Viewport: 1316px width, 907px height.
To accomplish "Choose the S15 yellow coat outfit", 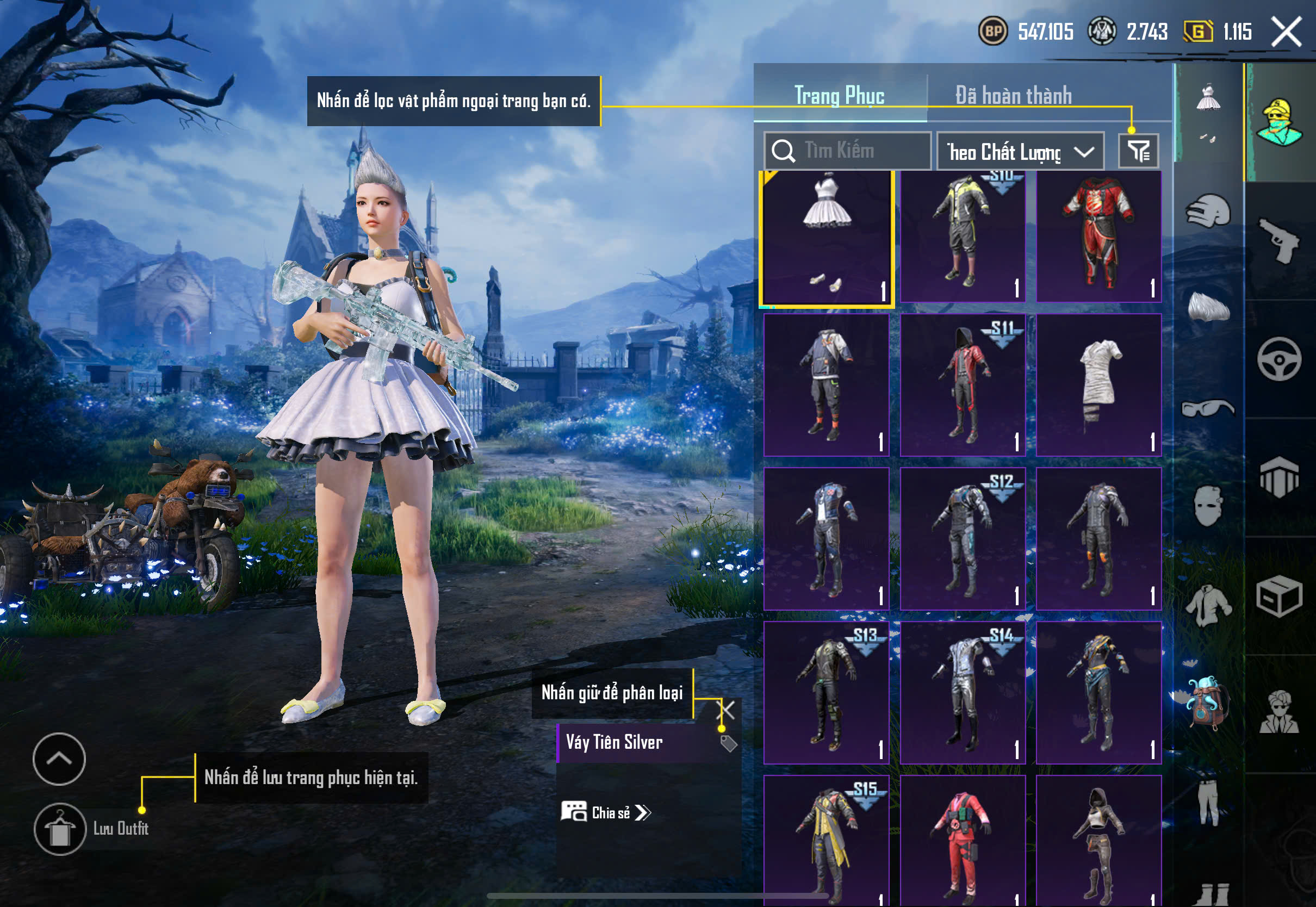I will coord(826,841).
